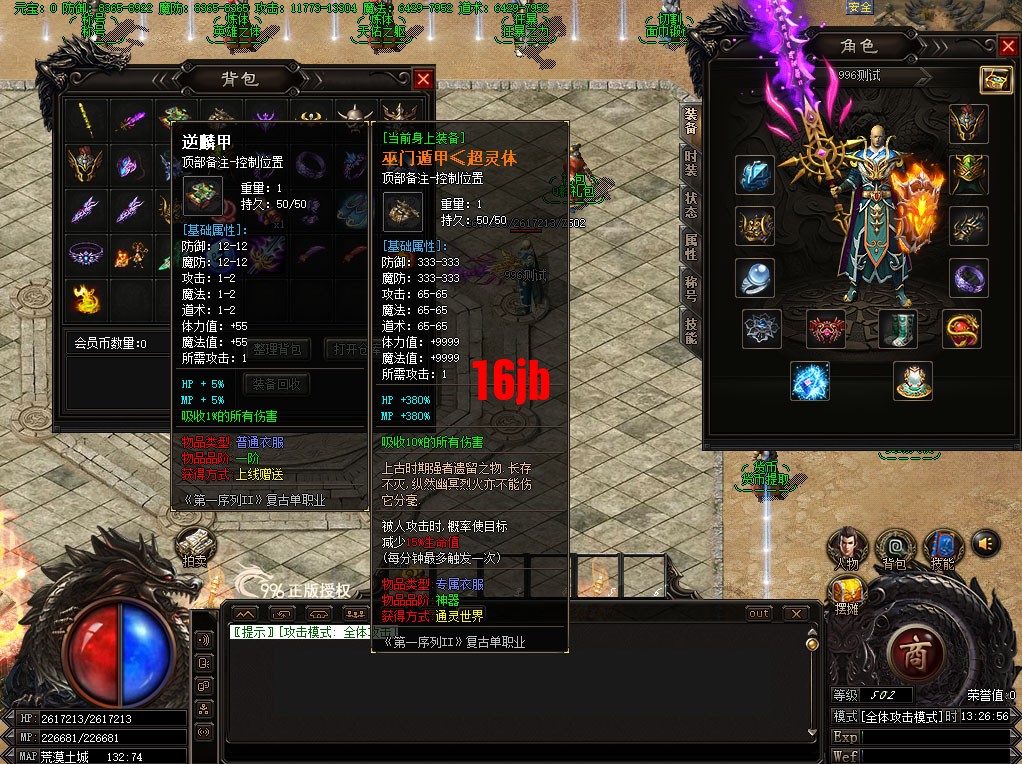
Task: Click the chat window's out button
Action: coord(759,613)
